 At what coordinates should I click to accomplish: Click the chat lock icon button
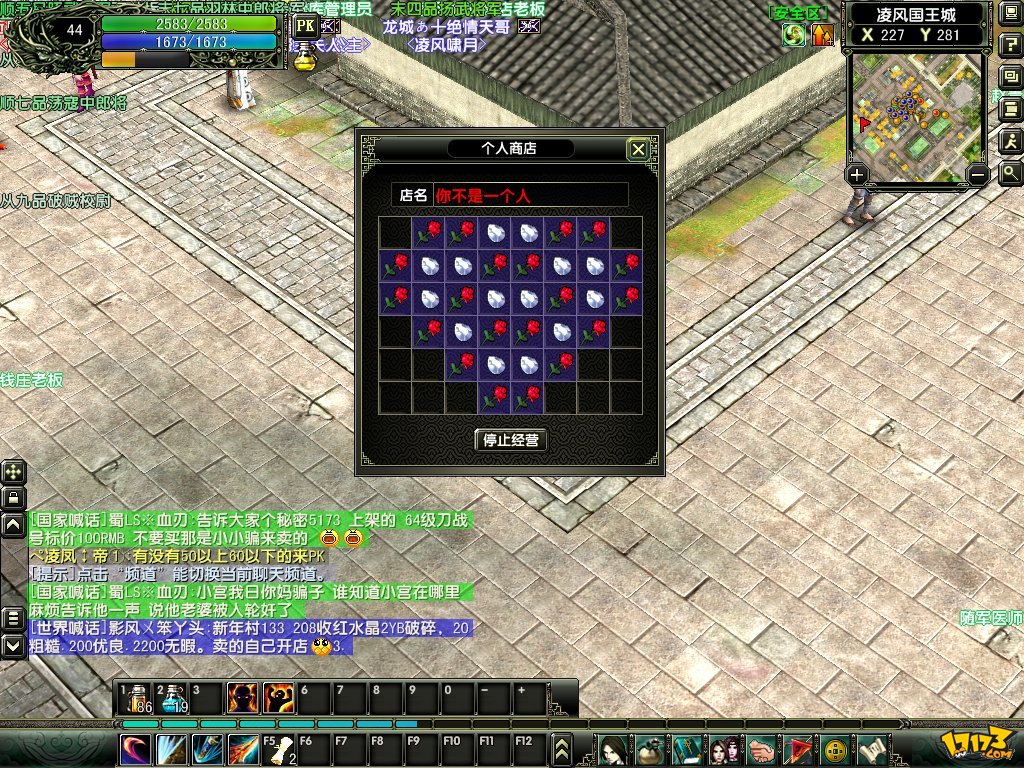13,497
